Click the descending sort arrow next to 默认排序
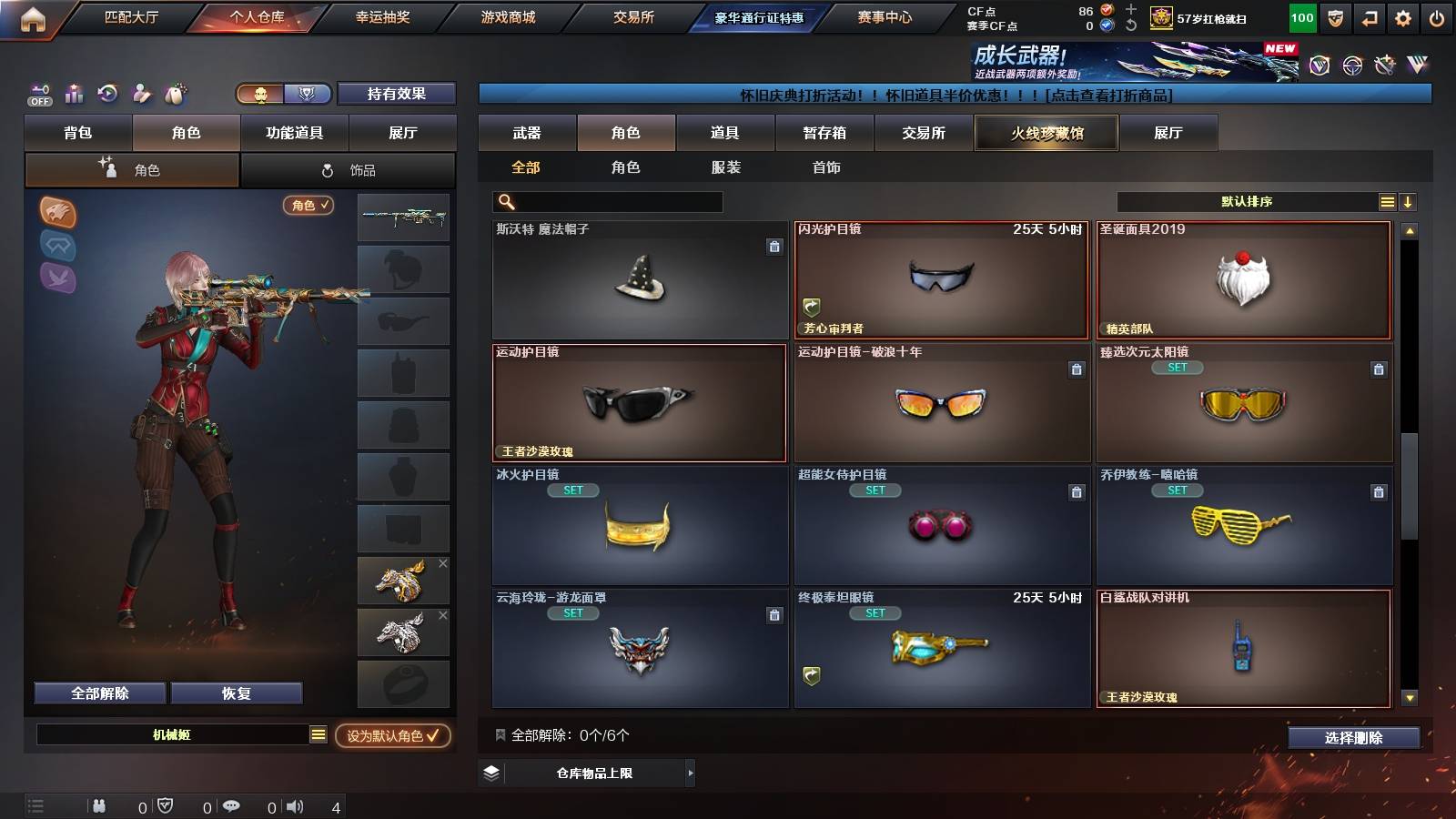This screenshot has height=819, width=1456. (1409, 201)
